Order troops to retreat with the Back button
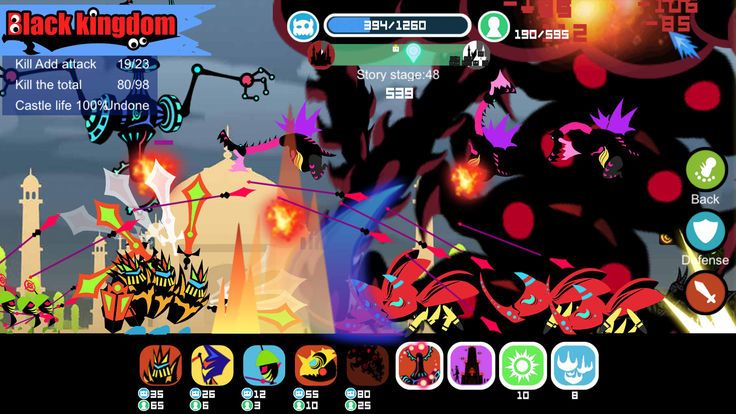 tap(705, 170)
